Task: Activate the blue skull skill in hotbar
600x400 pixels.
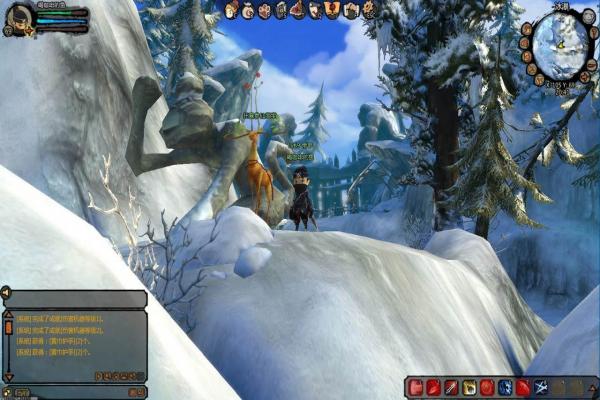Action: click(505, 387)
